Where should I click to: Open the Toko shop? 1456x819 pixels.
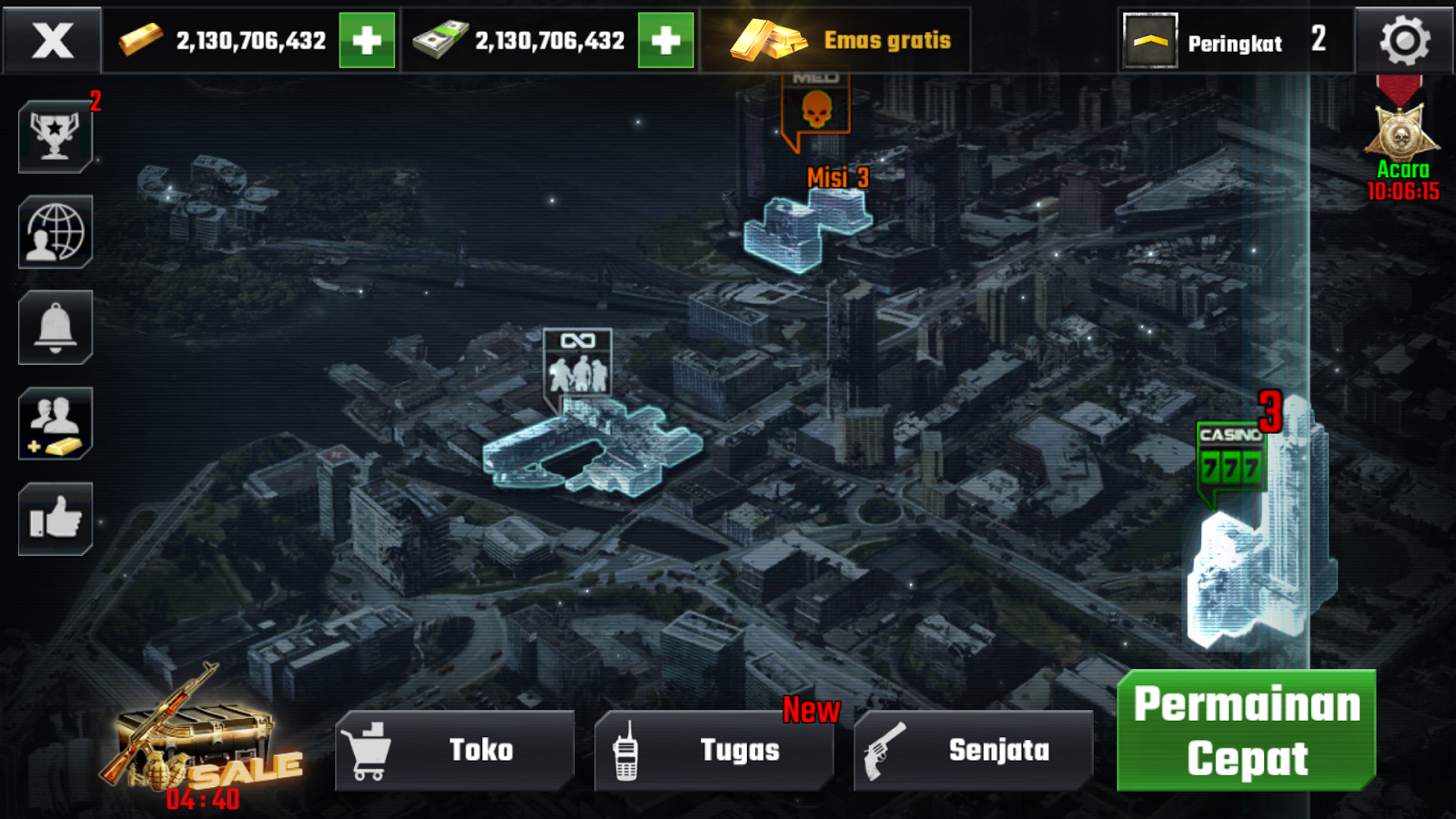pos(453,750)
